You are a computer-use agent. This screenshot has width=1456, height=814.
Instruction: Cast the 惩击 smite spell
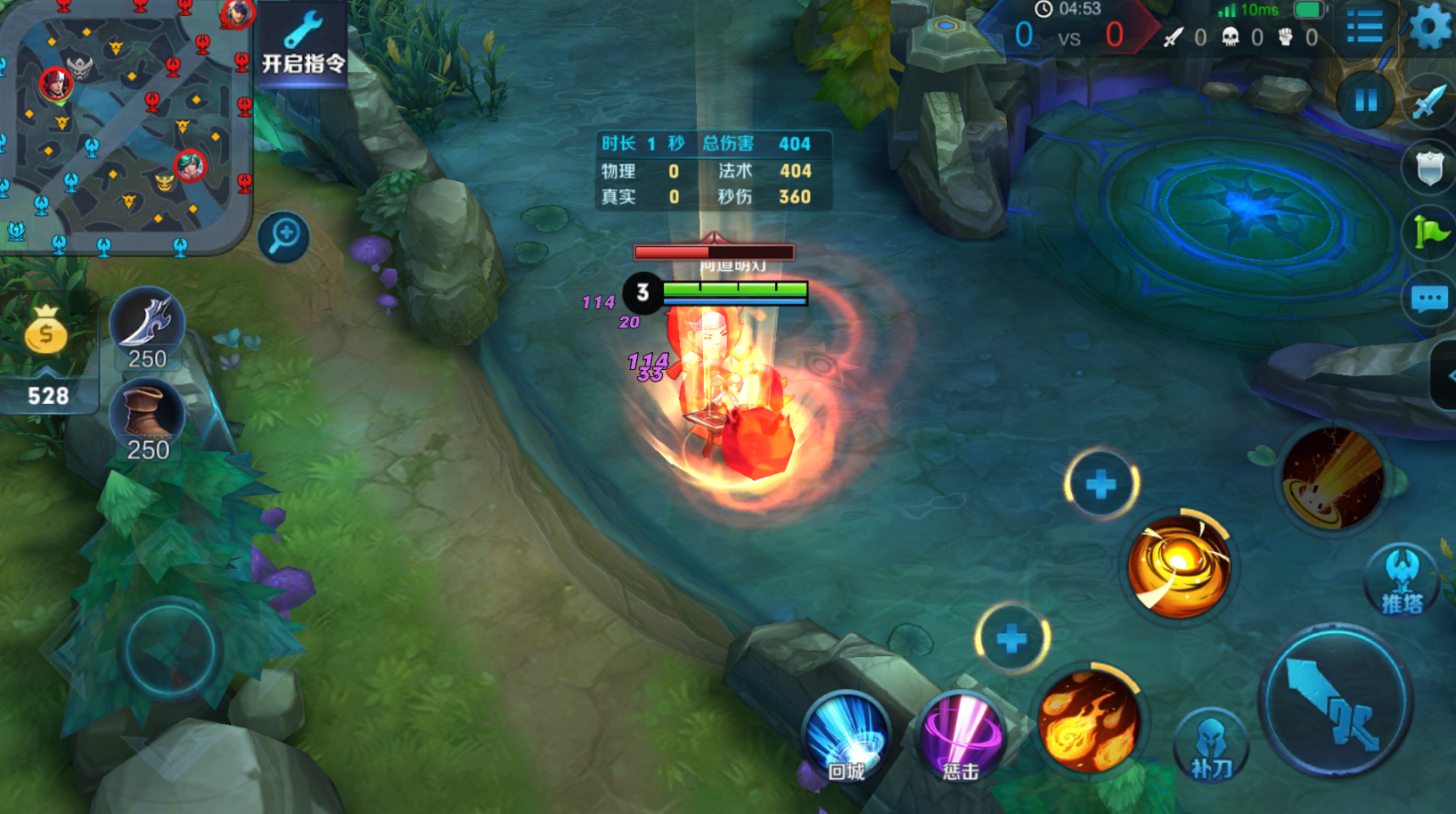[x=961, y=737]
